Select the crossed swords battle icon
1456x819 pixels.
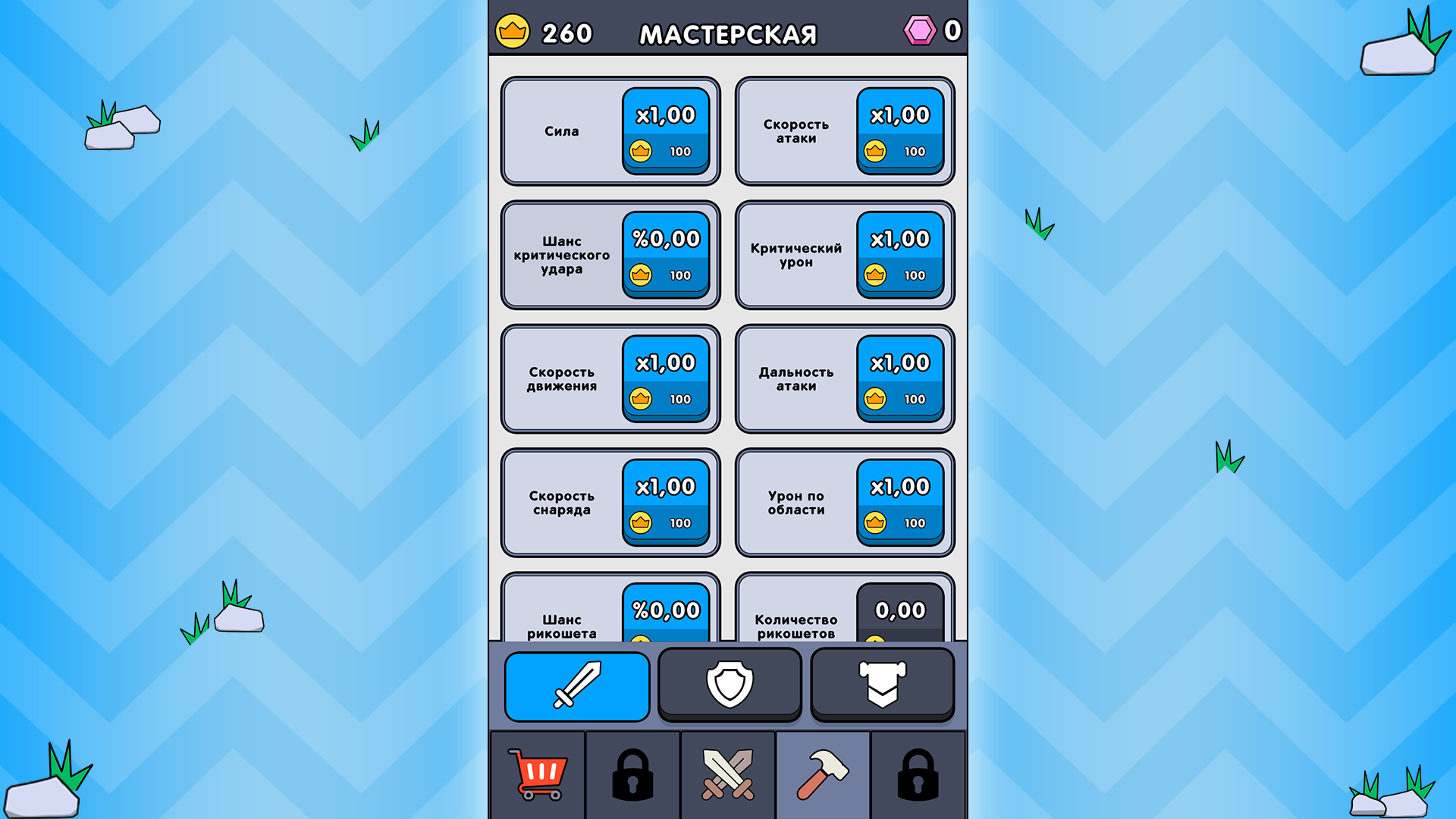click(x=727, y=773)
